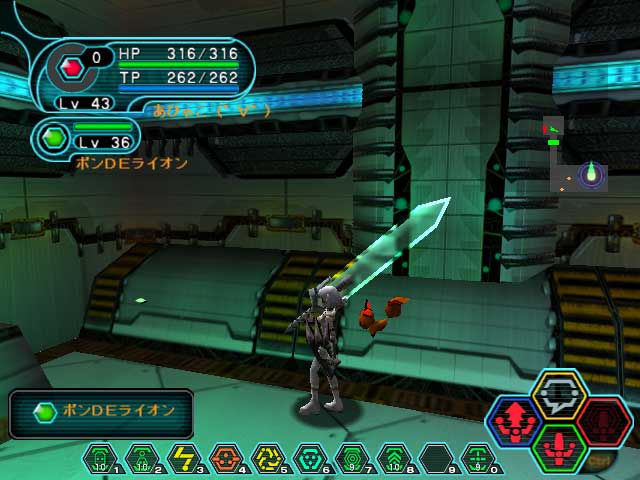Select the green icon in hotbar slot 0
This screenshot has width=640, height=480.
(x=478, y=458)
